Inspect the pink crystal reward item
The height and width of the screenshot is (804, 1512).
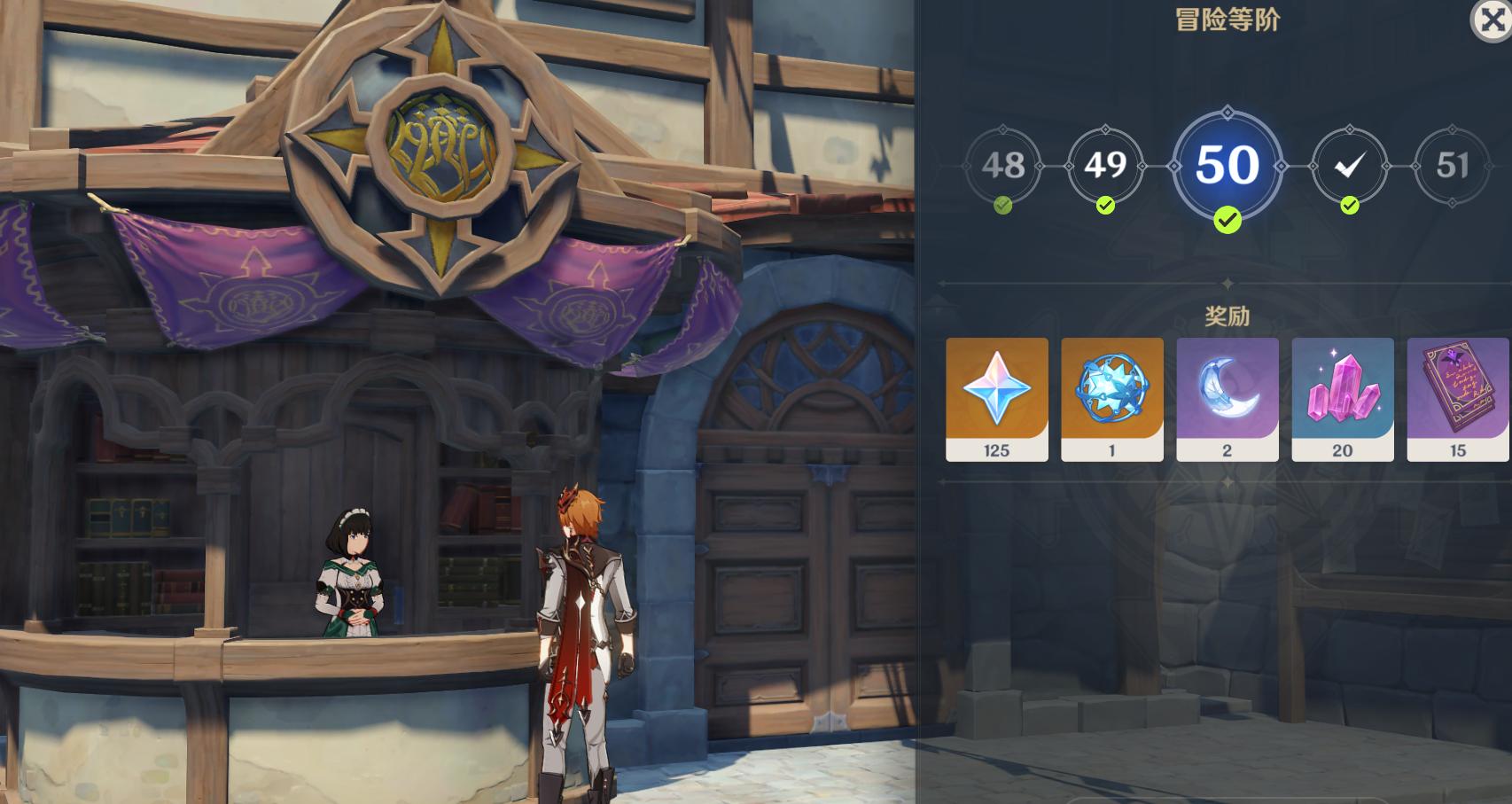pyautogui.click(x=1343, y=399)
